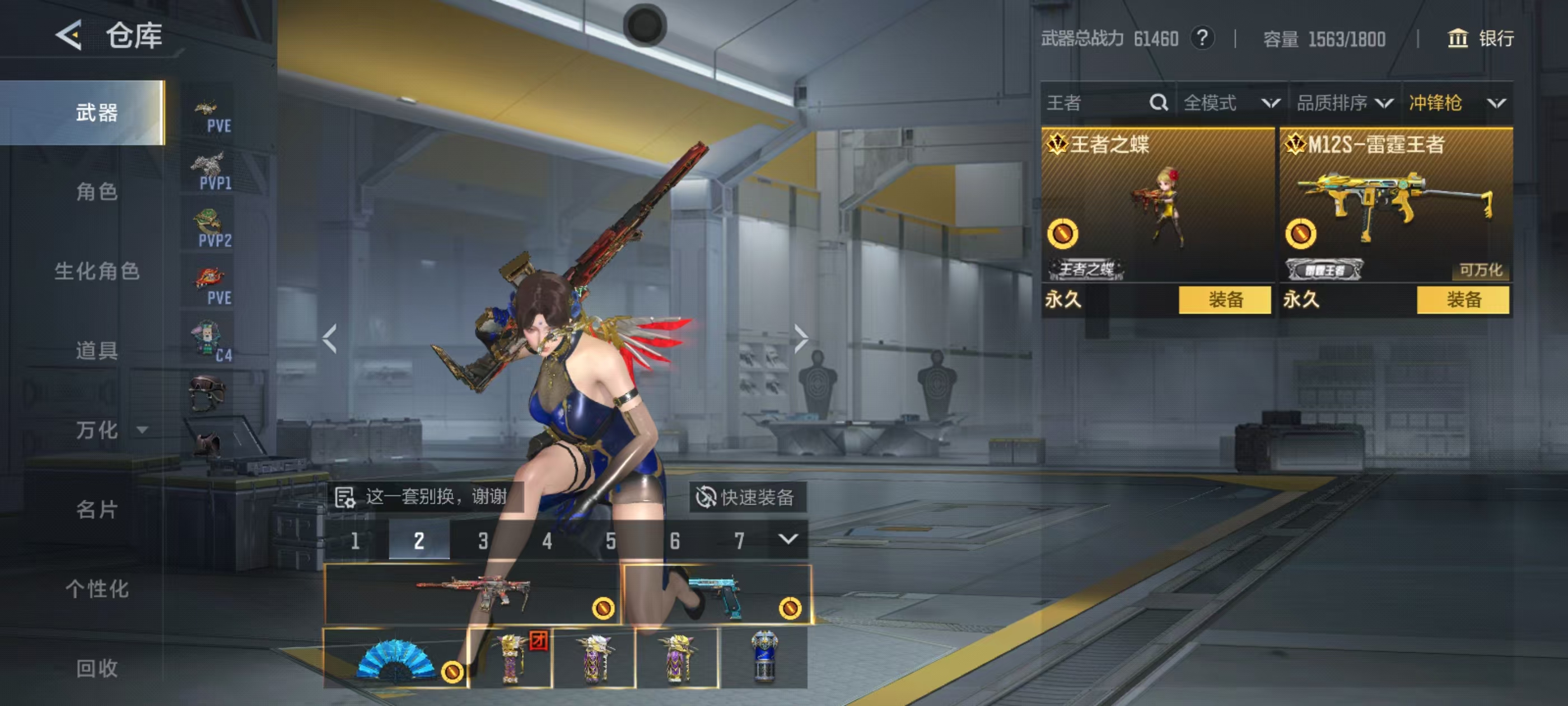Open the 回收 recycle section
Viewport: 1568px width, 706px height.
coord(96,668)
